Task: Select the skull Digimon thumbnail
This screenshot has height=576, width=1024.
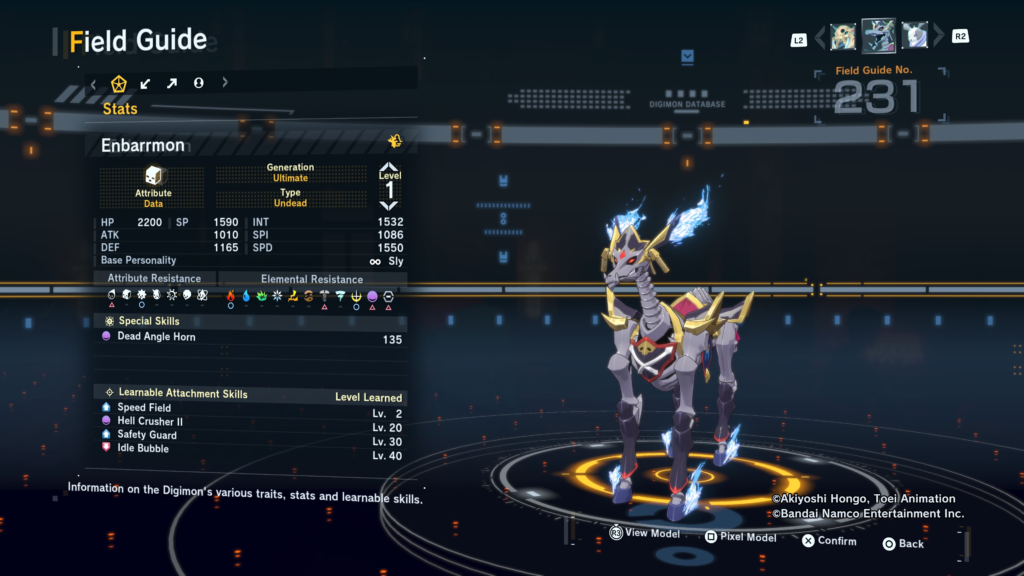Action: [842, 37]
